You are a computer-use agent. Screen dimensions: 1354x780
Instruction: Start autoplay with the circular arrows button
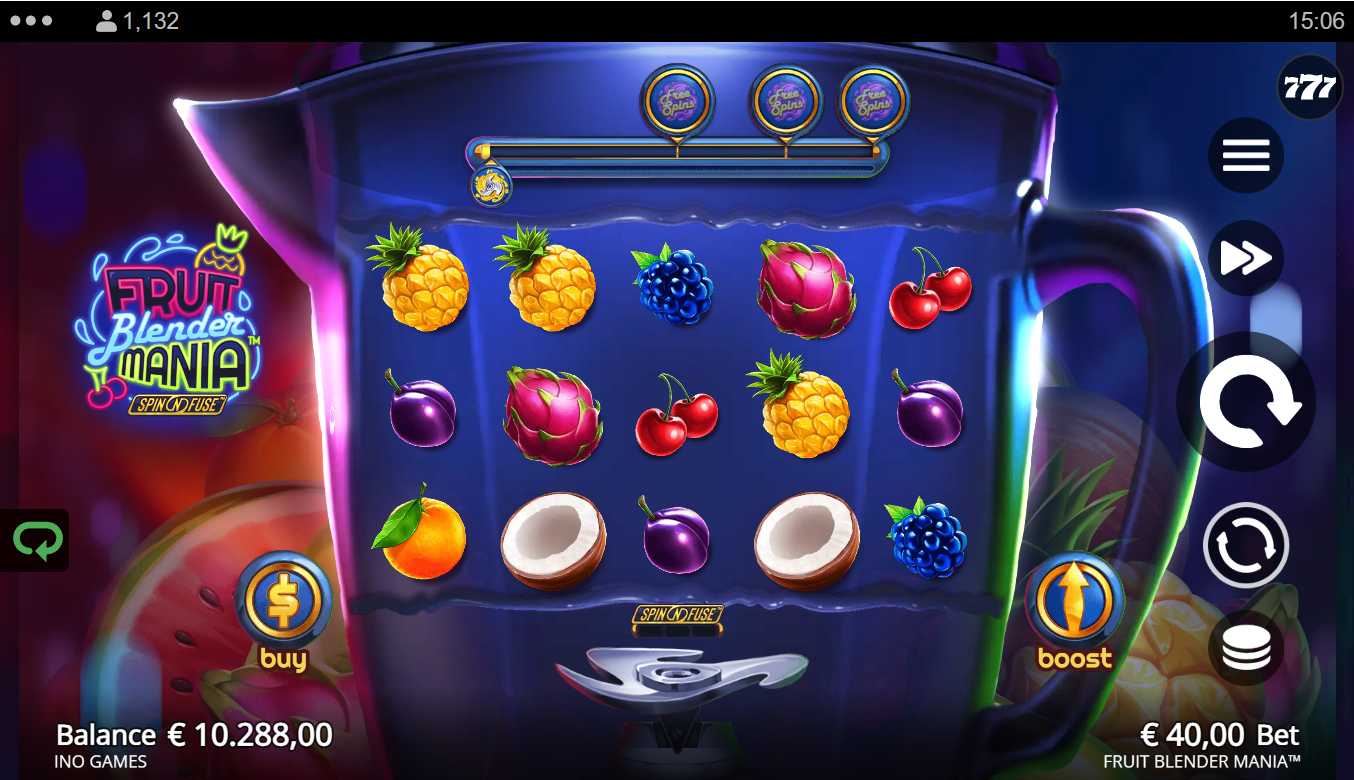(1246, 545)
